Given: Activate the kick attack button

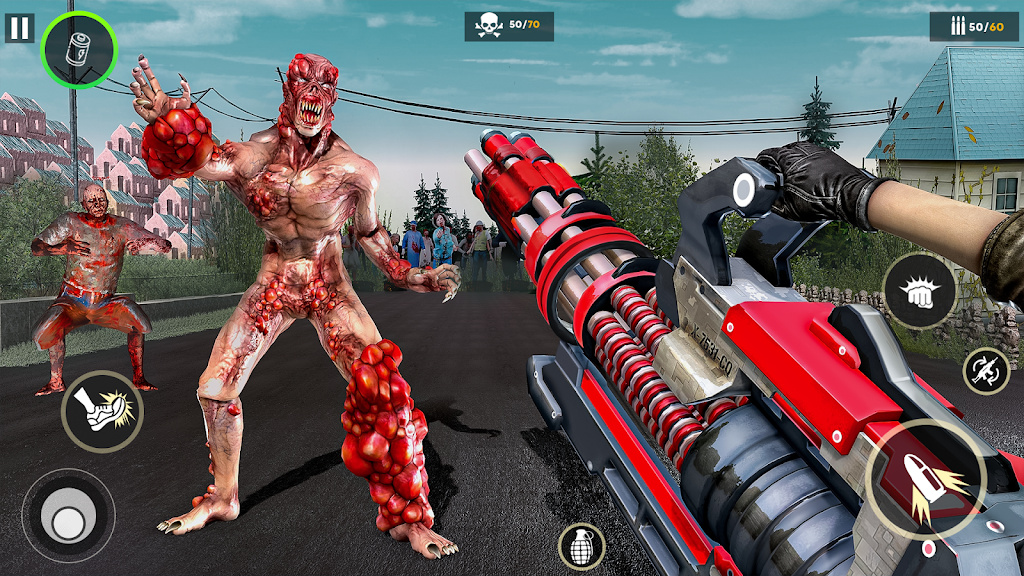Looking at the screenshot, I should point(102,411).
